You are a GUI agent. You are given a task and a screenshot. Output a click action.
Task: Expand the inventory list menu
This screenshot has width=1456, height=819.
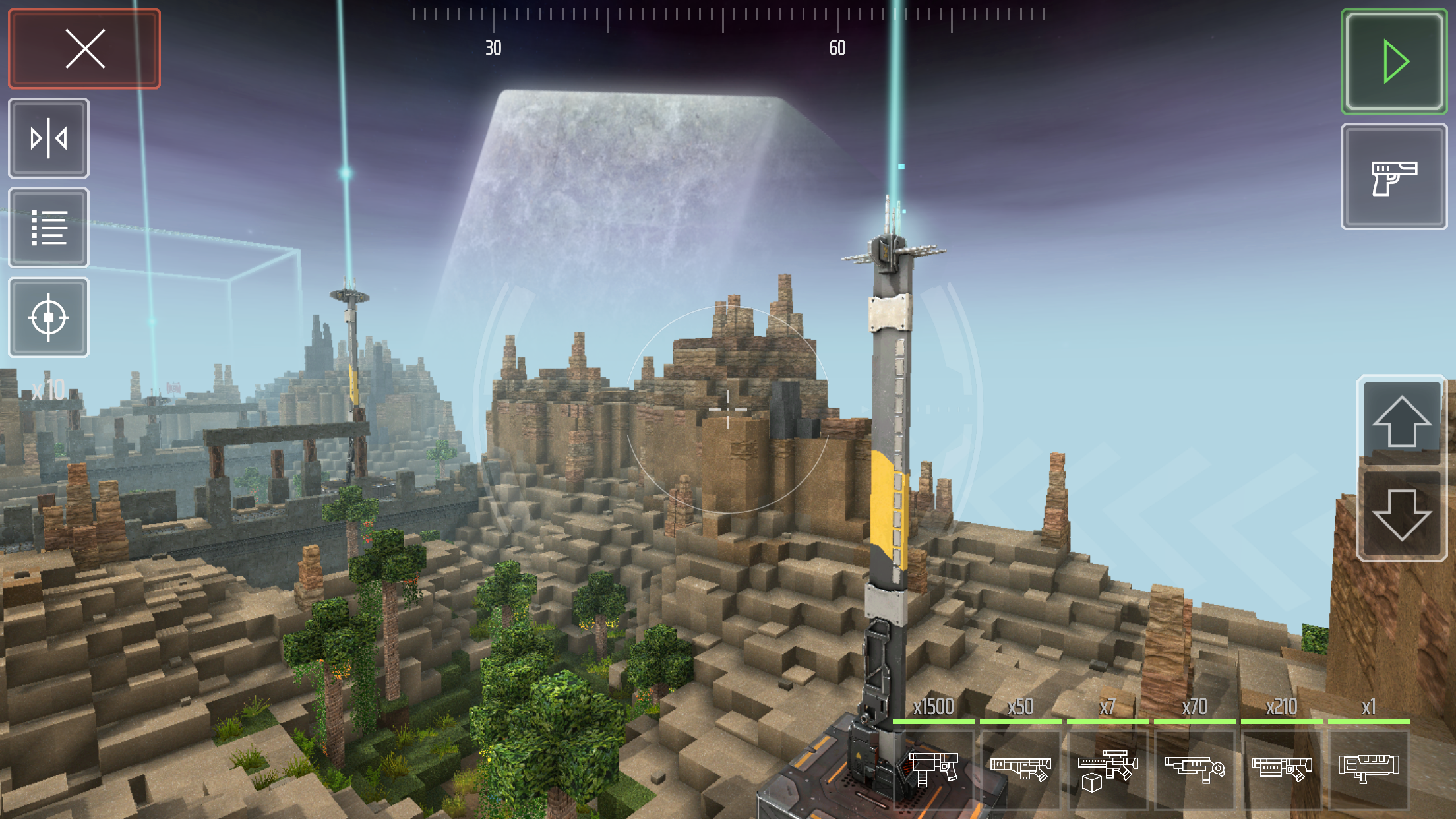[48, 228]
